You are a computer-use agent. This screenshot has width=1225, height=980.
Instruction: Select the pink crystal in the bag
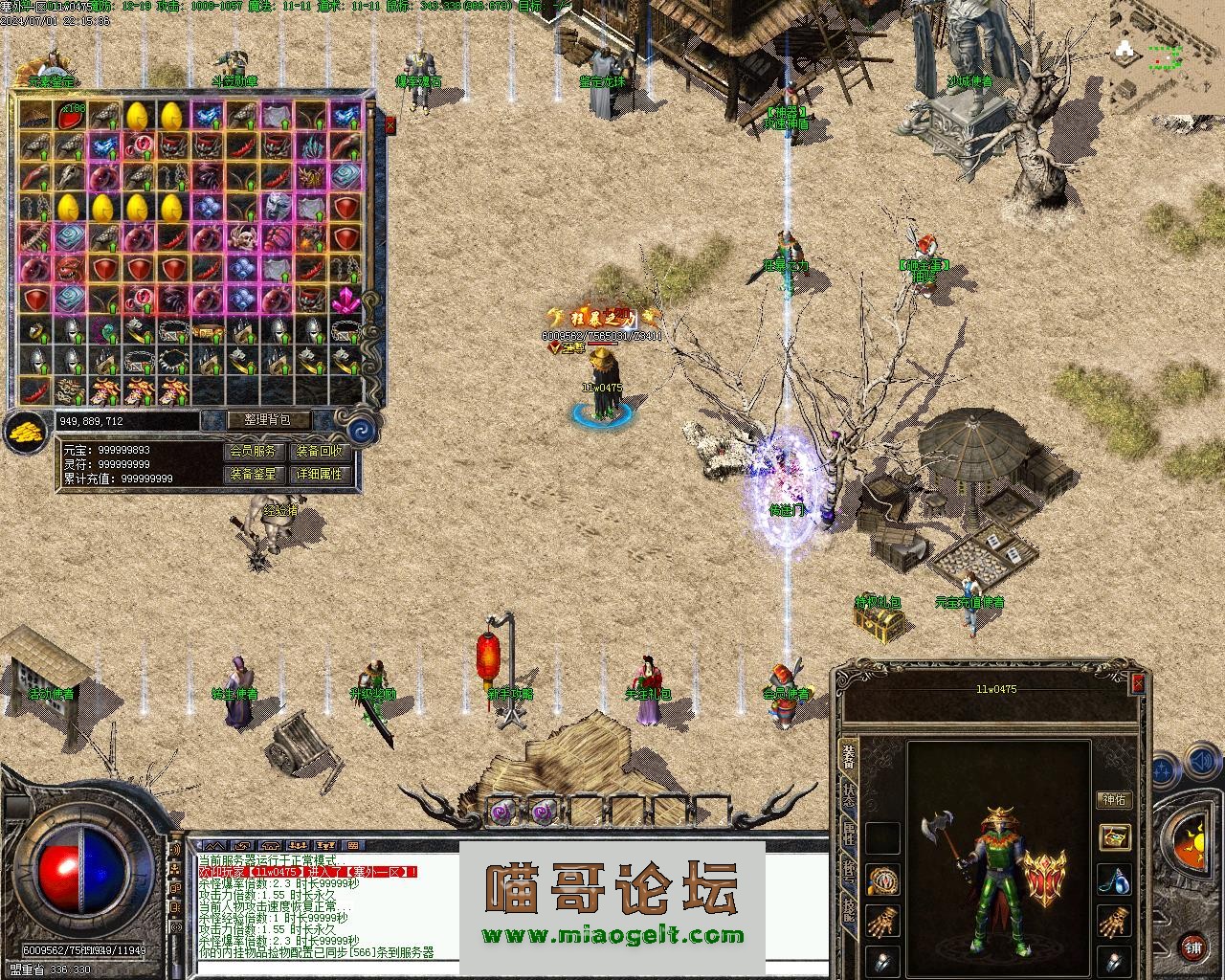(x=345, y=299)
